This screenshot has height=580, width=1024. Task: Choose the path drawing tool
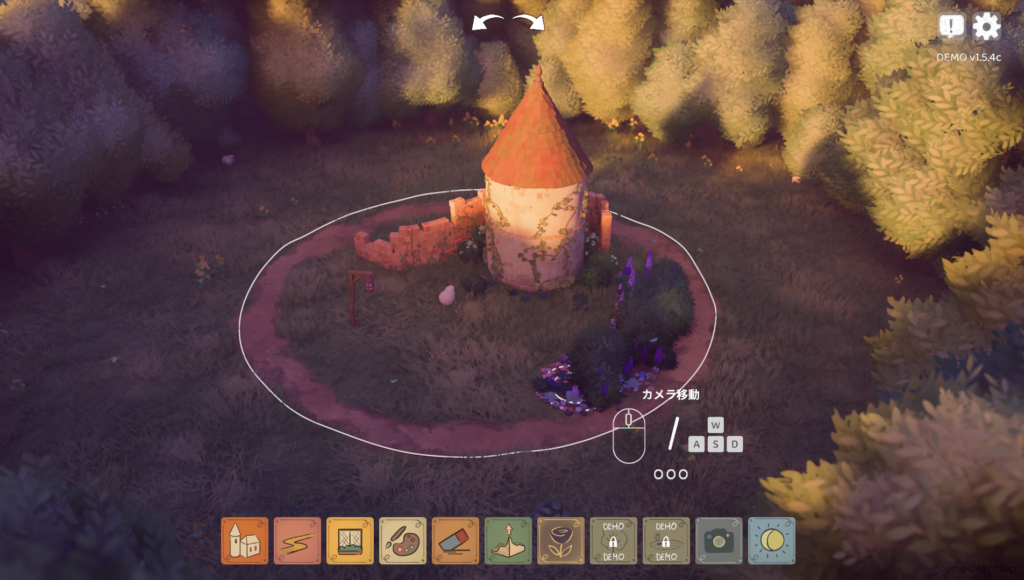[x=297, y=540]
